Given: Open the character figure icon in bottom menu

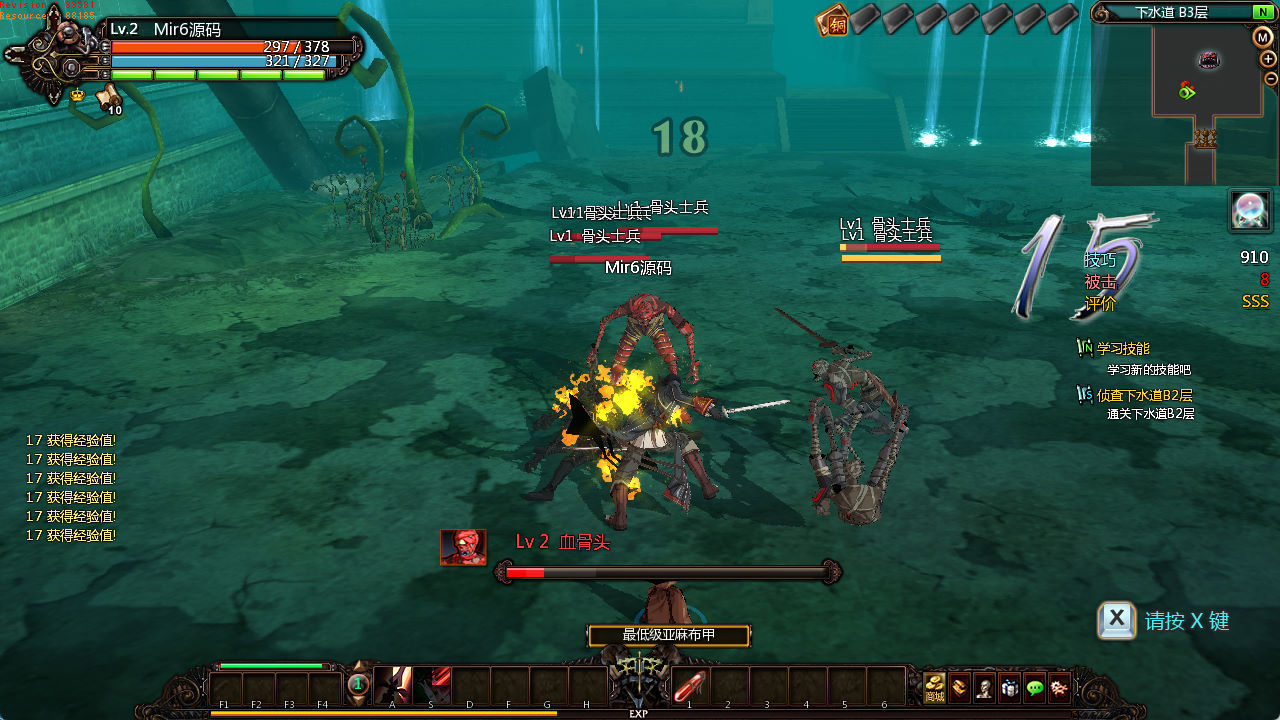Looking at the screenshot, I should coord(985,688).
